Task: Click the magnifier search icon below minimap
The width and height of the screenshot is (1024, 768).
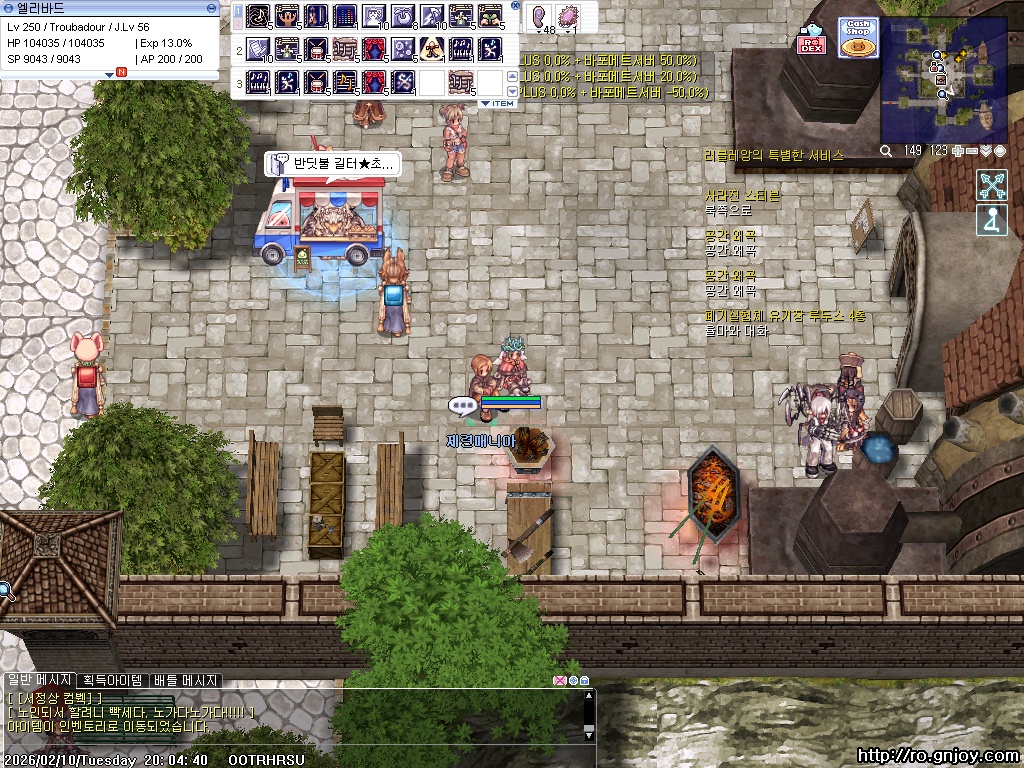Action: [886, 151]
